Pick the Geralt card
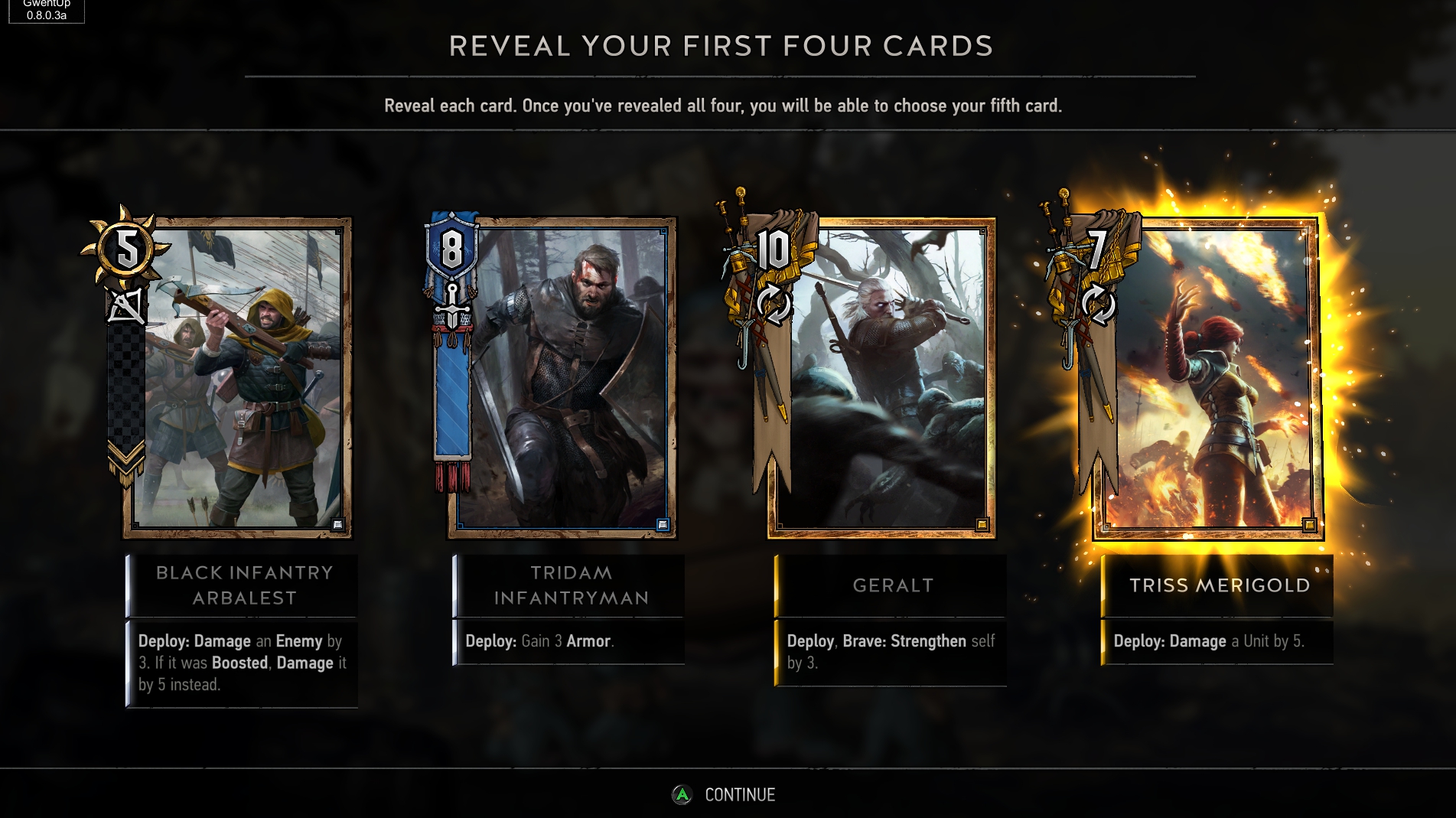The image size is (1456, 818). click(881, 378)
